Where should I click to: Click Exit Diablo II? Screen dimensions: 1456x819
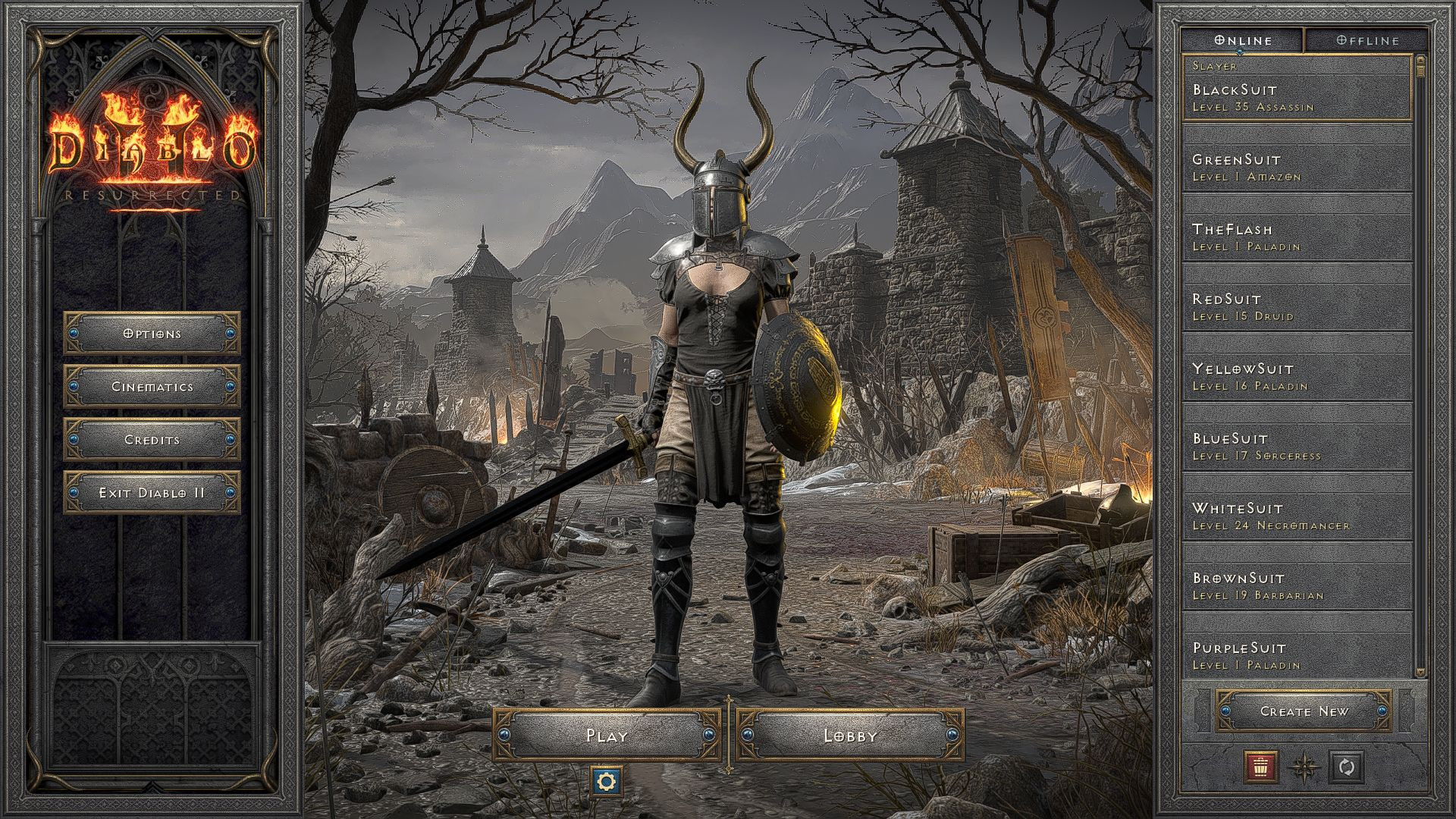tap(150, 492)
